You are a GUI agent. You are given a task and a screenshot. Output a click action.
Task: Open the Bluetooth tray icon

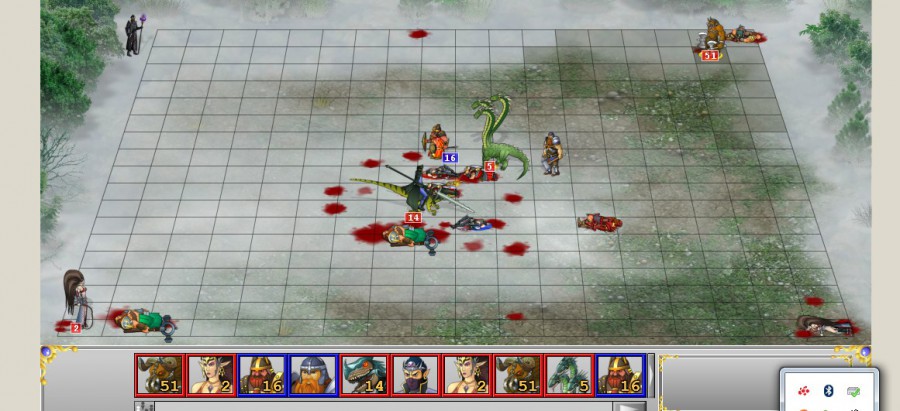click(x=828, y=390)
